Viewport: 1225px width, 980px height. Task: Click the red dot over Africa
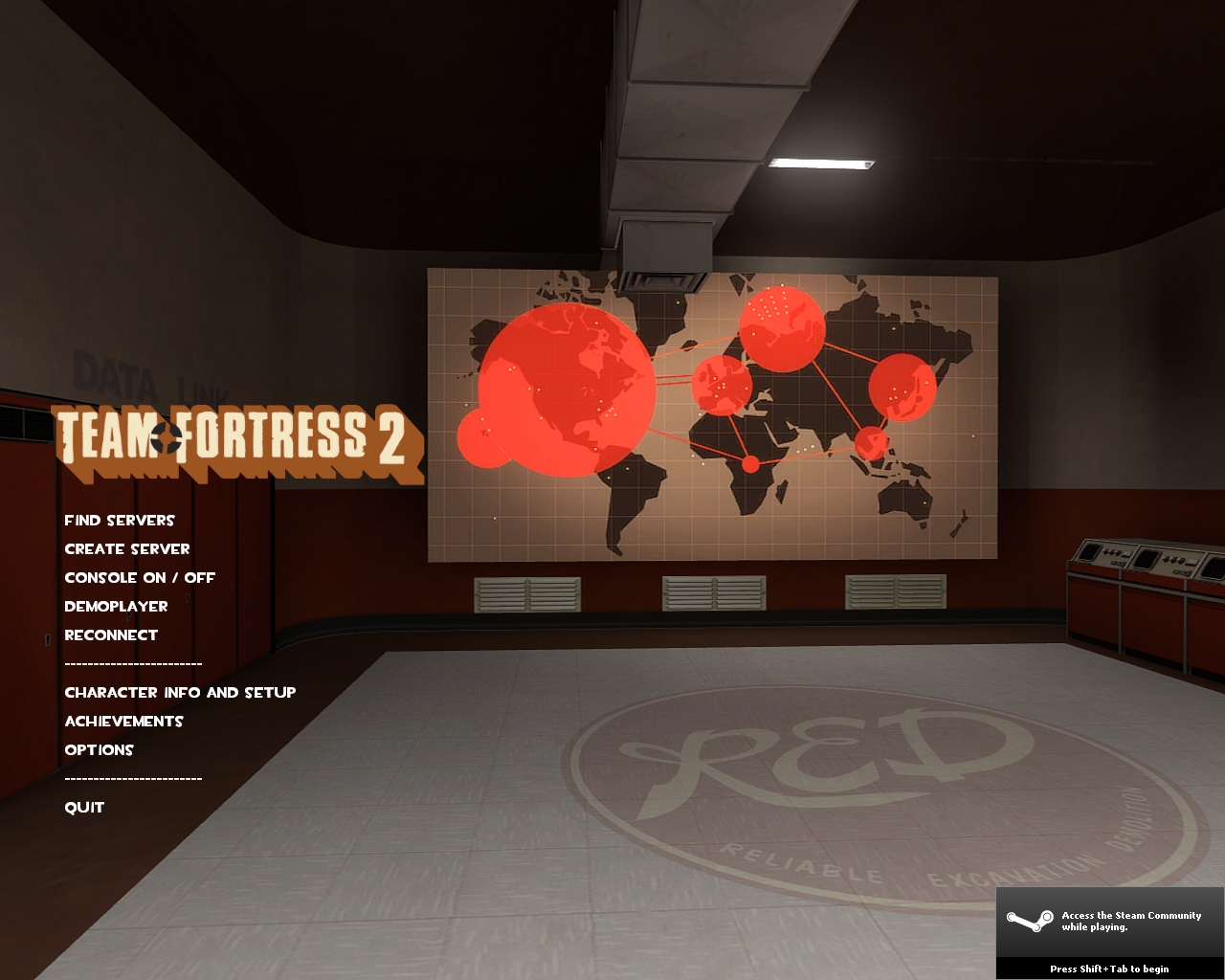tap(749, 464)
